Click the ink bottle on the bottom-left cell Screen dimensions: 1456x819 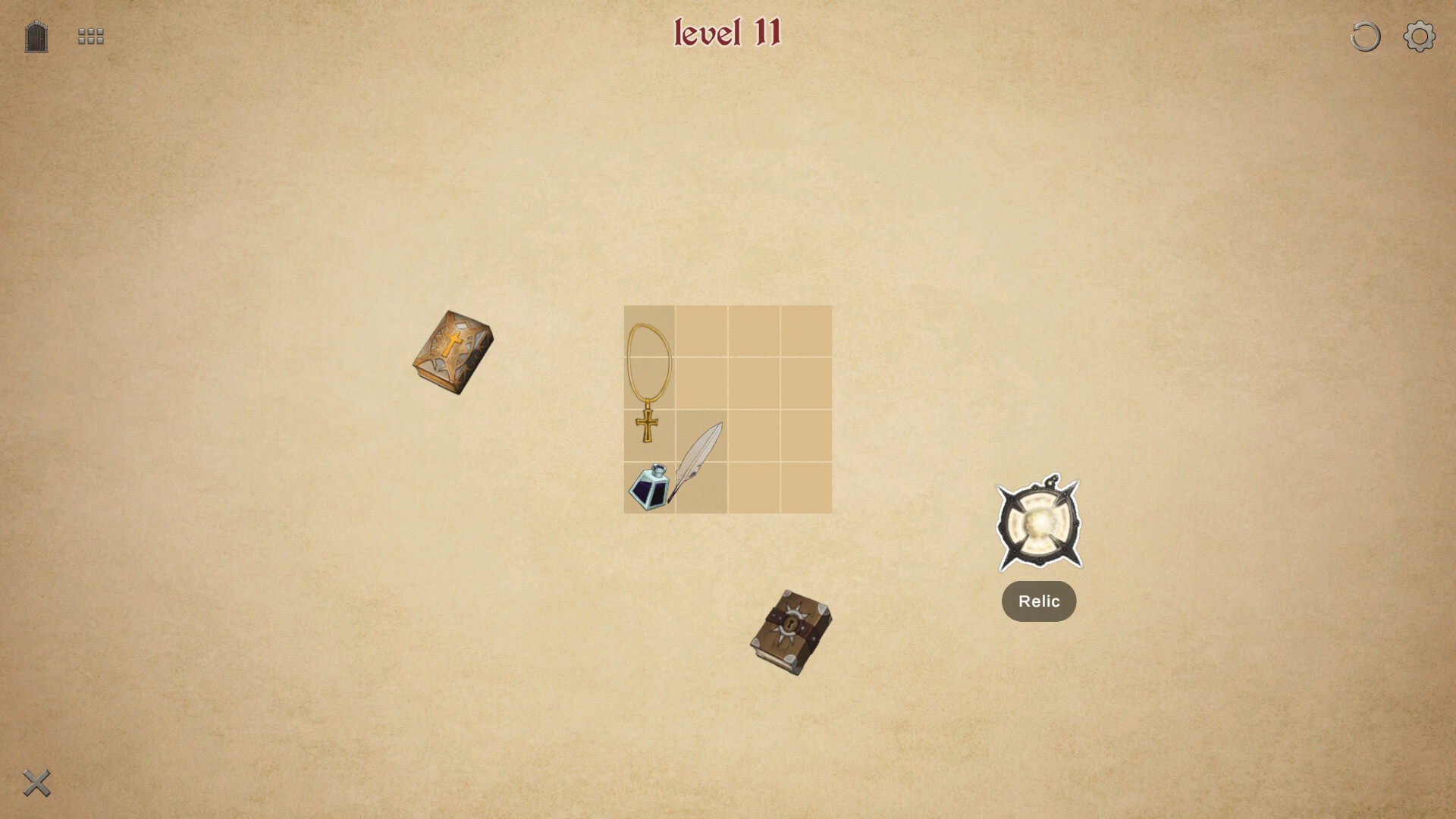646,489
